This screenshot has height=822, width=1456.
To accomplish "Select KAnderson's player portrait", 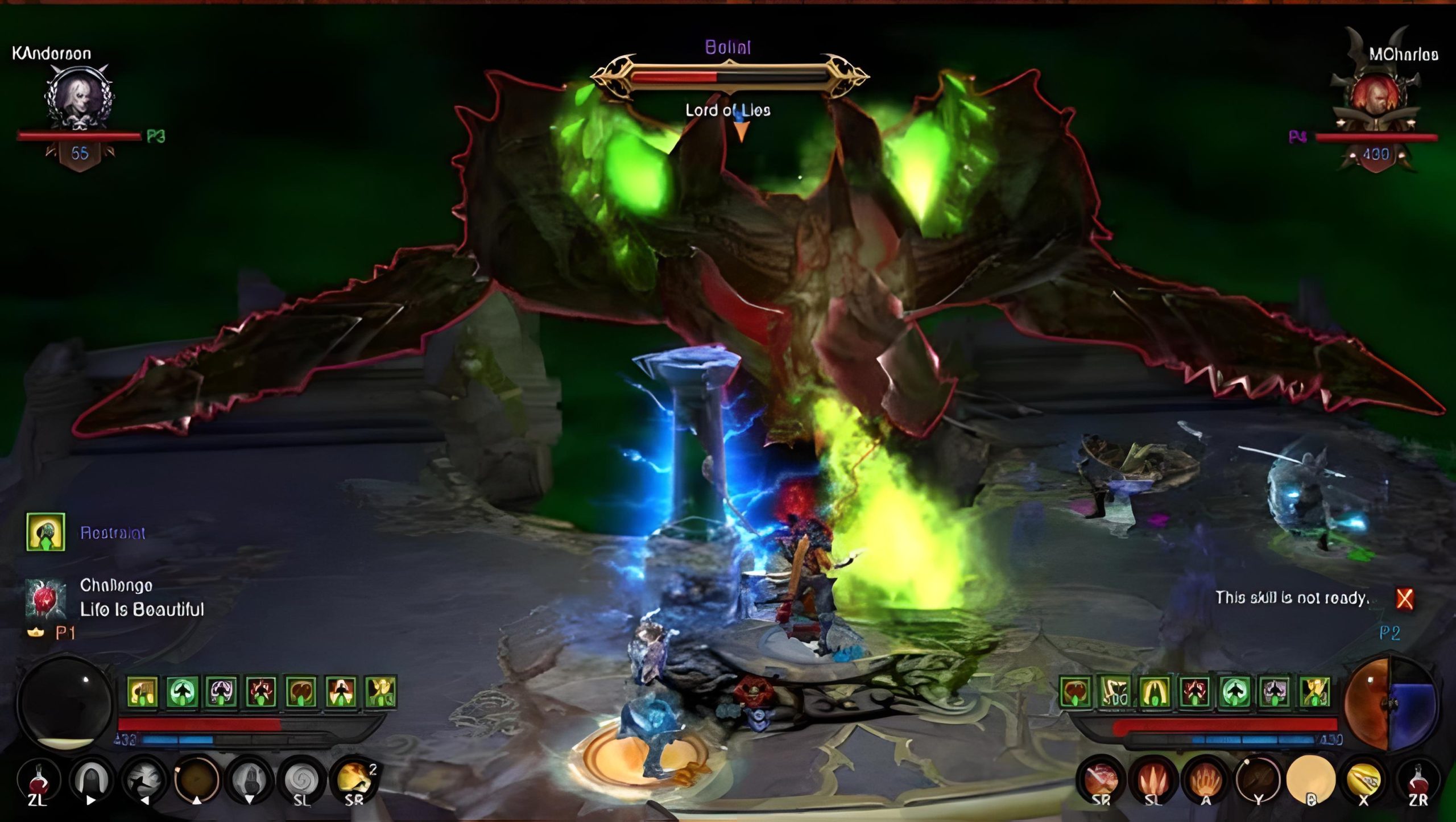I will pos(79,98).
